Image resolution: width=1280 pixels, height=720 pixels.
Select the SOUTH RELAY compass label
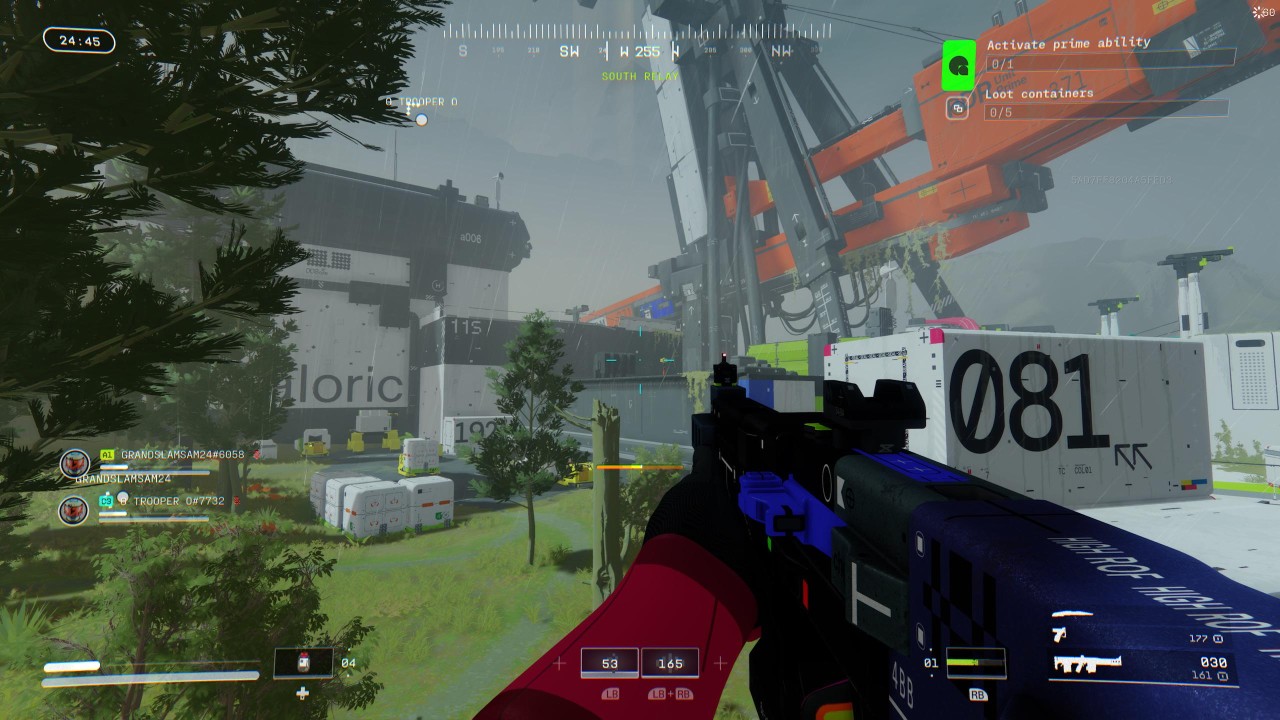pyautogui.click(x=639, y=75)
